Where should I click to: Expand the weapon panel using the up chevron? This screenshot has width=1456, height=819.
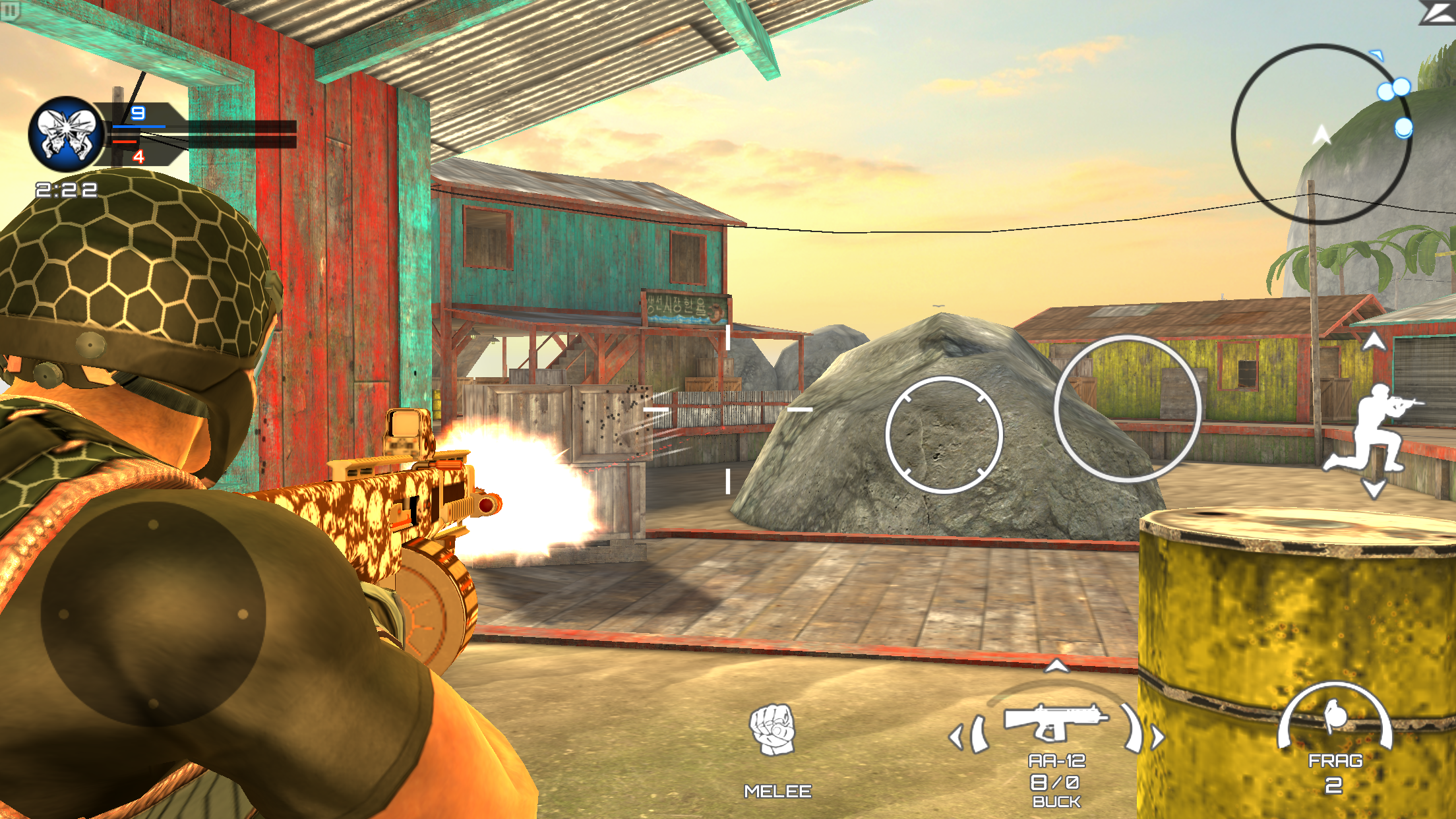click(x=1056, y=666)
